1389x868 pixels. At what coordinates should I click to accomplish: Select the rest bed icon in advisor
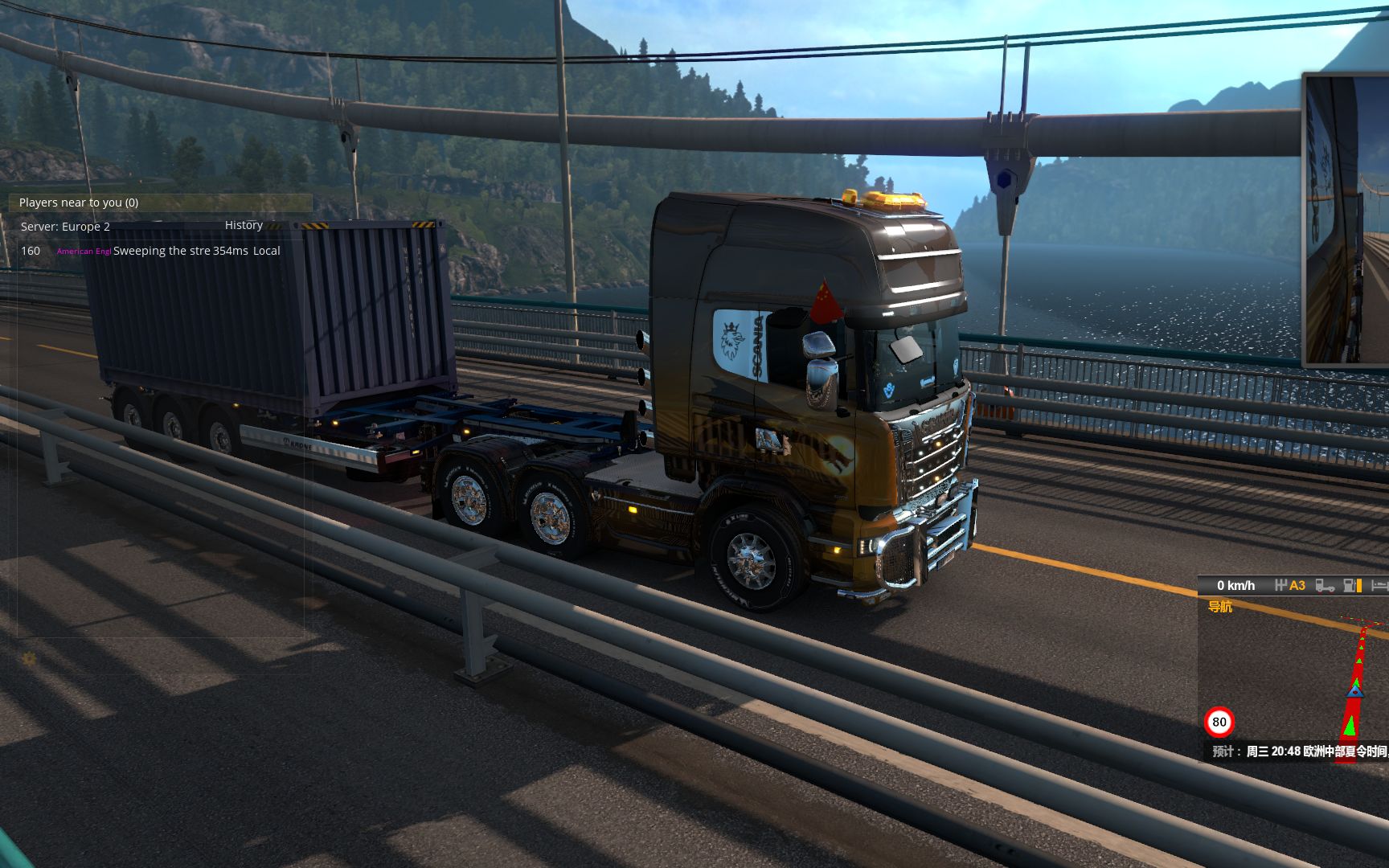coord(1379,585)
